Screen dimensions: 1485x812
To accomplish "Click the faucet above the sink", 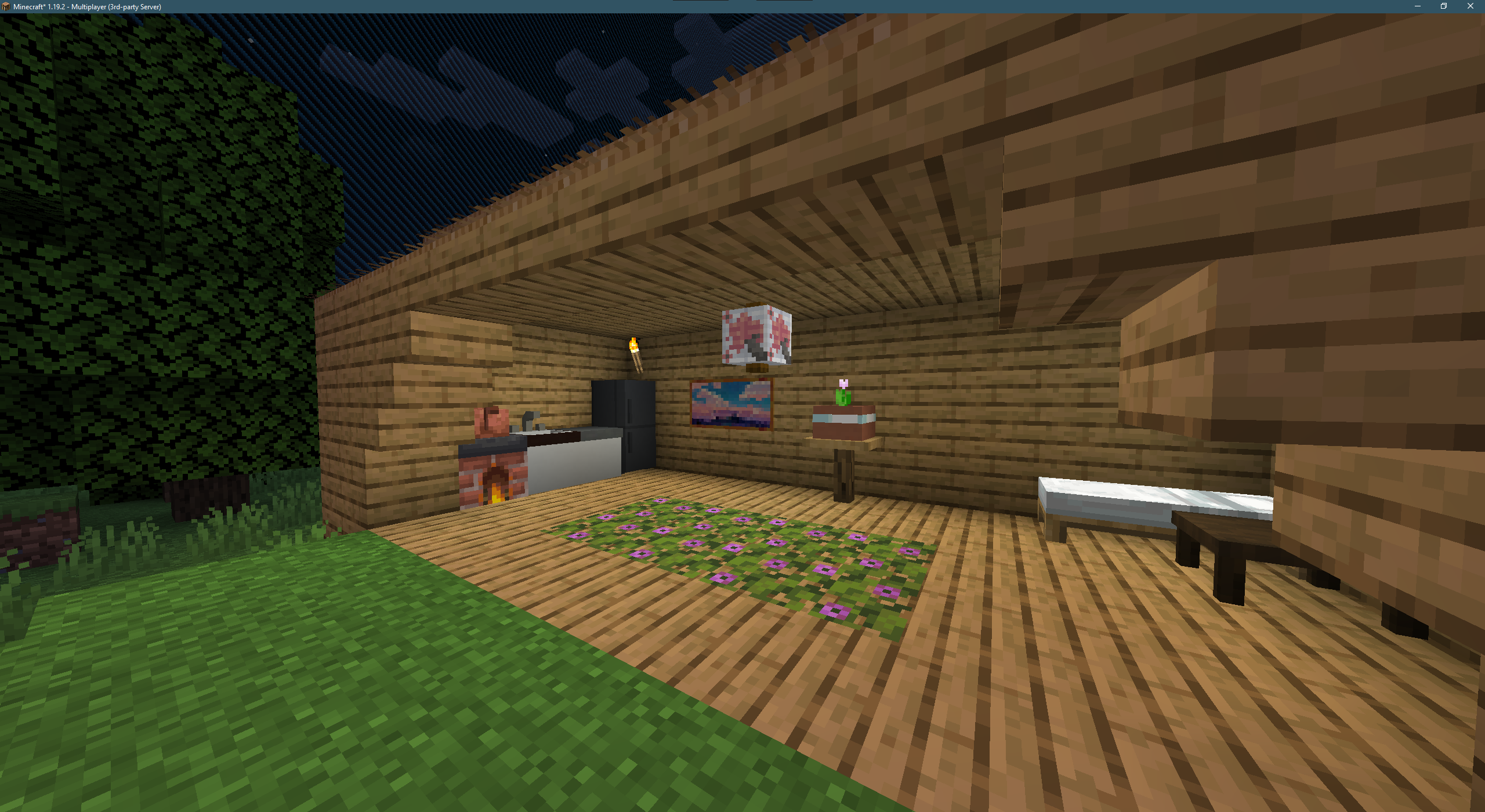I will [x=528, y=419].
